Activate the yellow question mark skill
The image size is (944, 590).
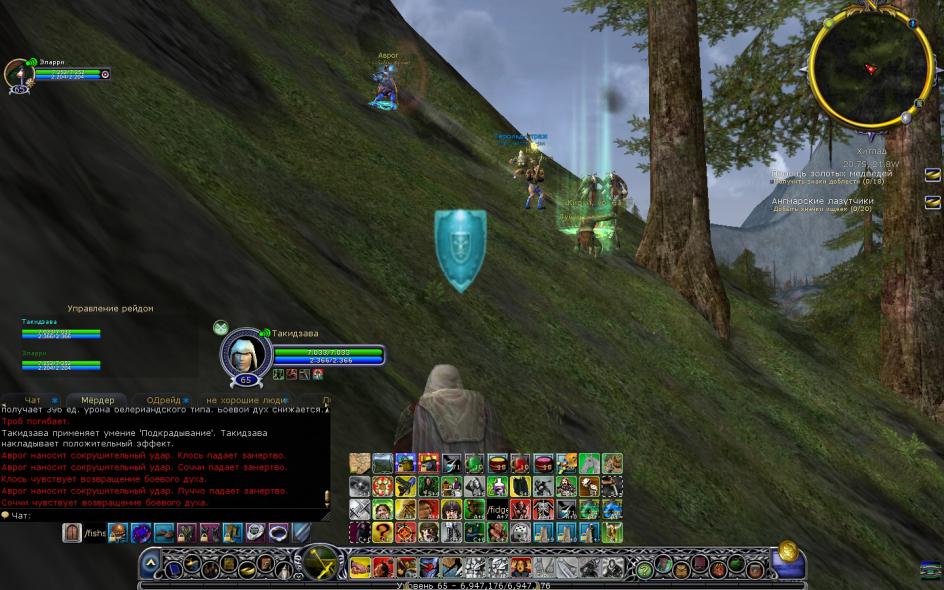[x=382, y=532]
